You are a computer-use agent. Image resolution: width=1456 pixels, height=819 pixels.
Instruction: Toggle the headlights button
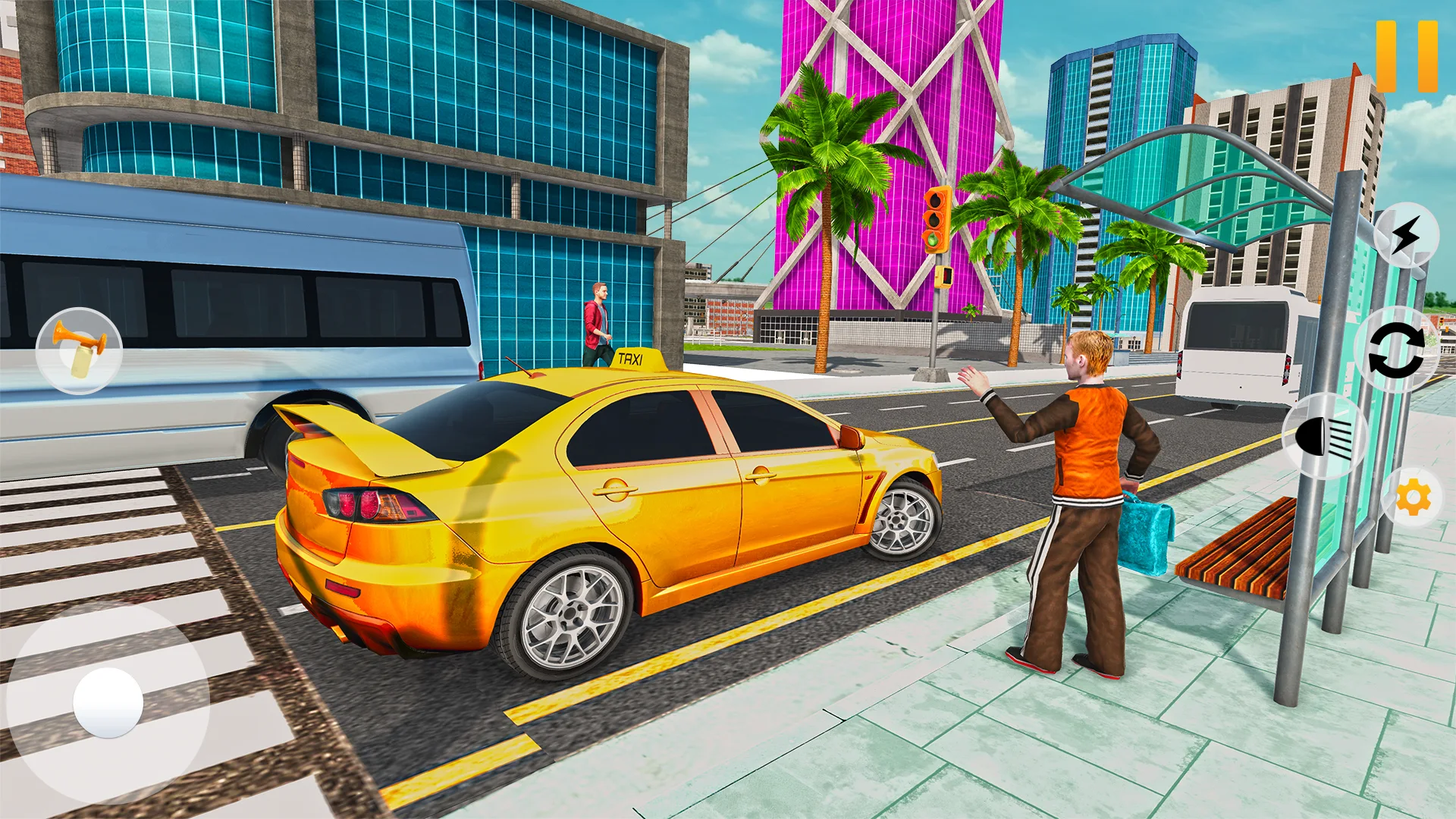pos(1324,436)
